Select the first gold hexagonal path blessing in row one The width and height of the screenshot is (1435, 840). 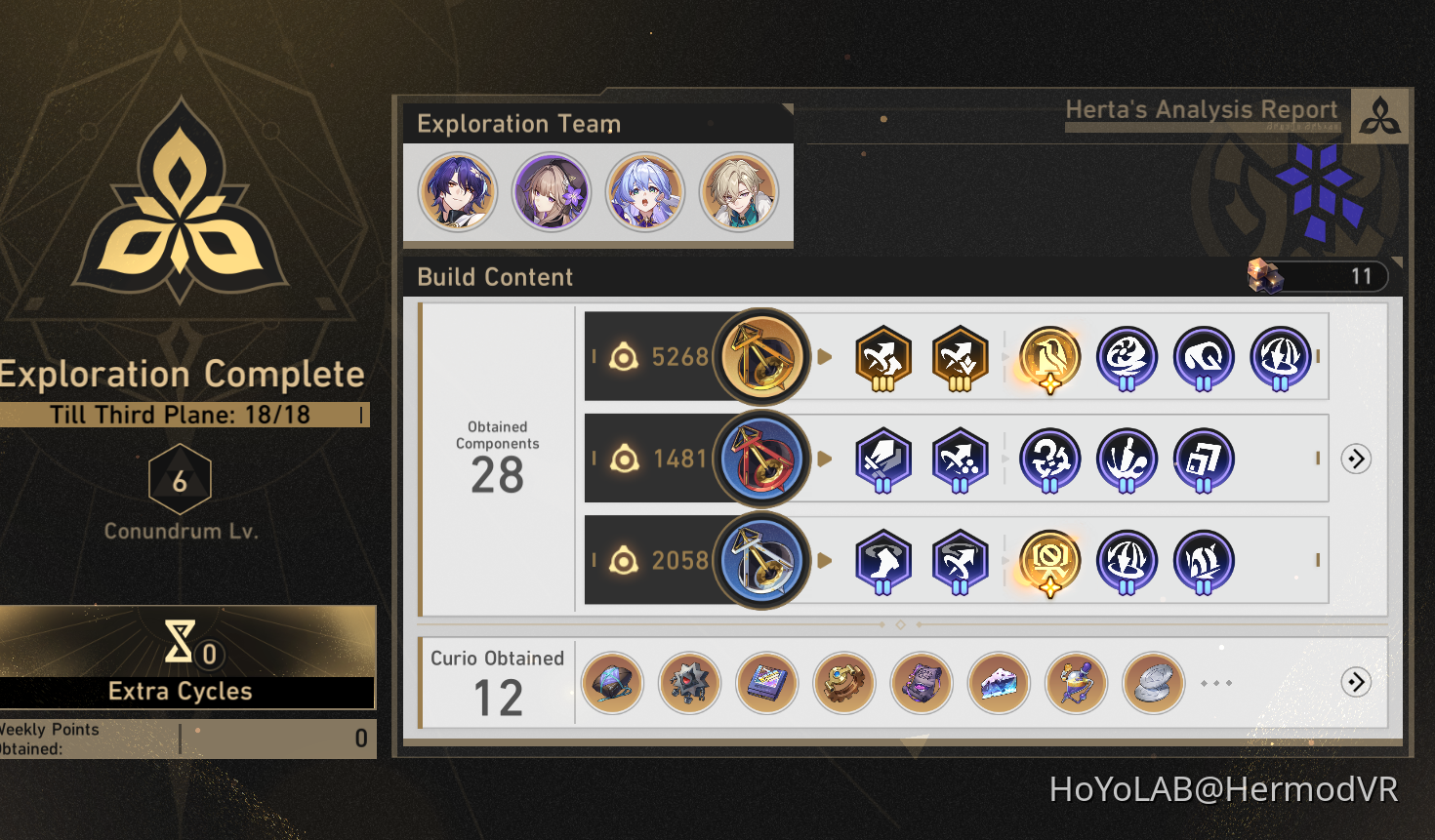pyautogui.click(x=882, y=357)
